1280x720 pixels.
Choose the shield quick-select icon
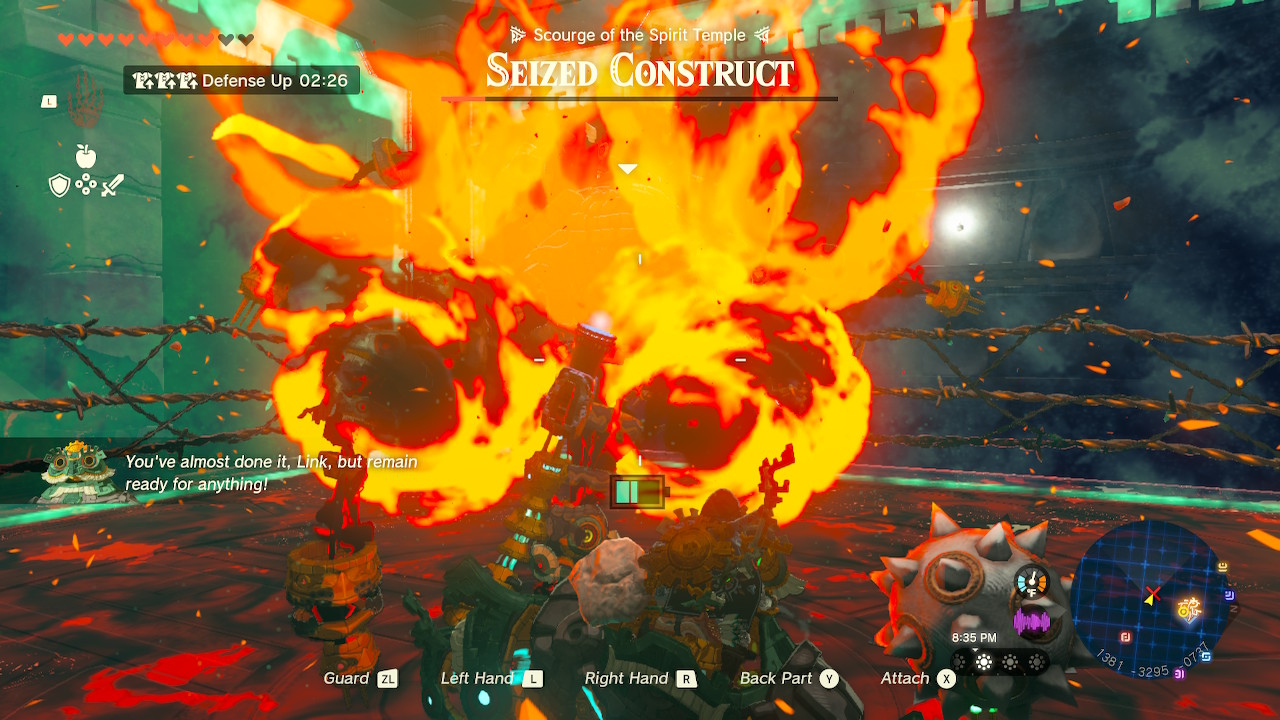click(x=60, y=185)
